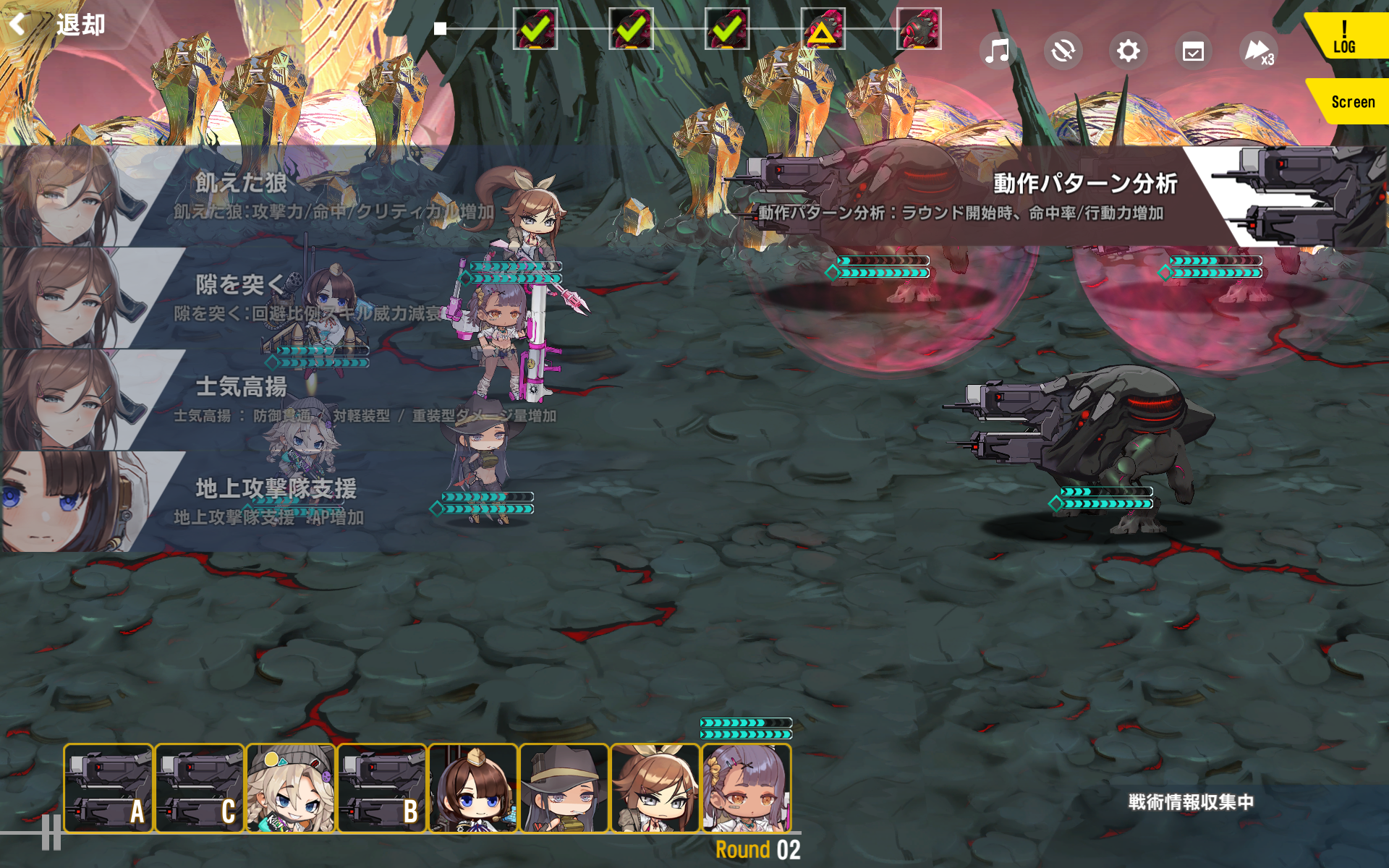
Task: Select enemy A in the turn order
Action: 109,788
